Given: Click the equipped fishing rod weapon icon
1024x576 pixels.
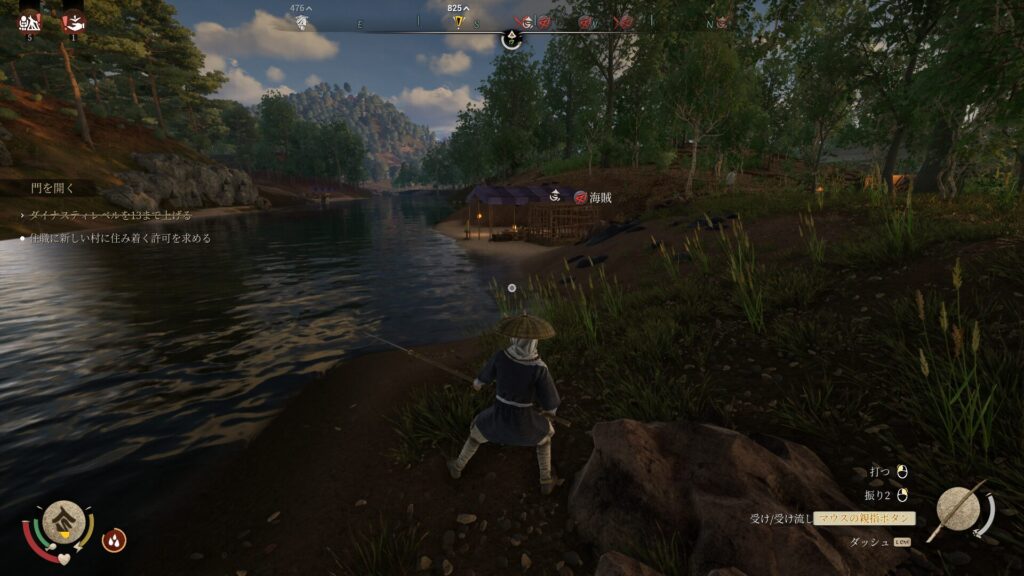Looking at the screenshot, I should [960, 509].
